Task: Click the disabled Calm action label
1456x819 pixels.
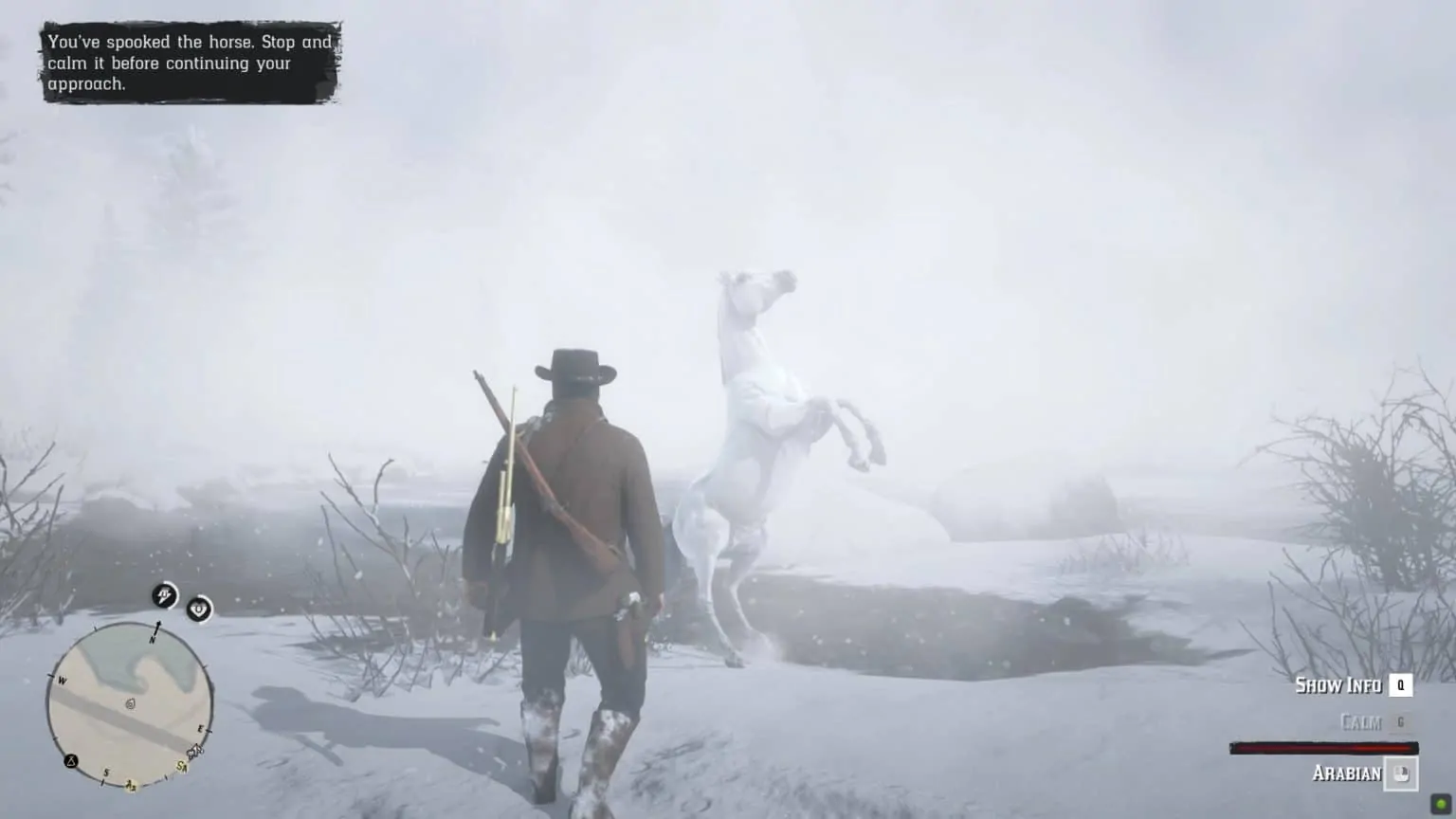Action: (1361, 721)
